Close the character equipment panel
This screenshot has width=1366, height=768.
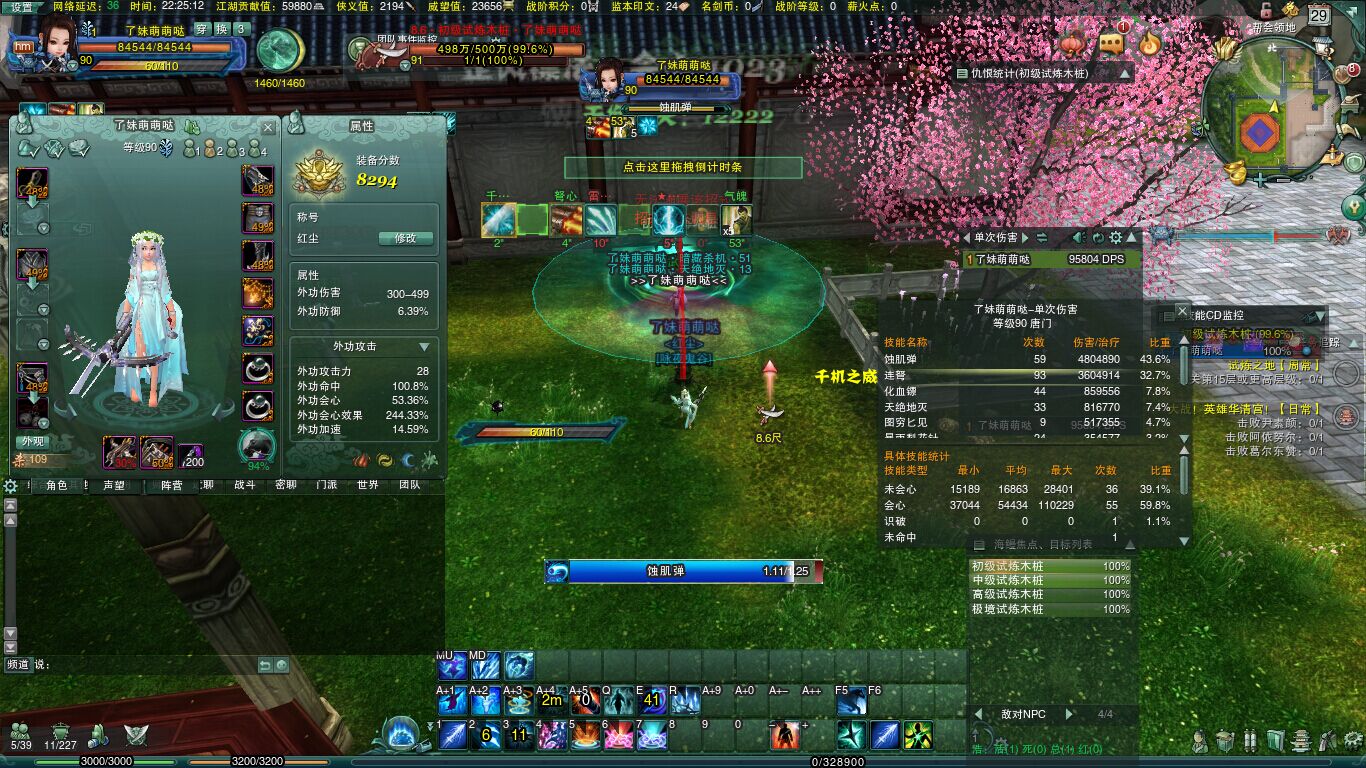pyautogui.click(x=268, y=128)
